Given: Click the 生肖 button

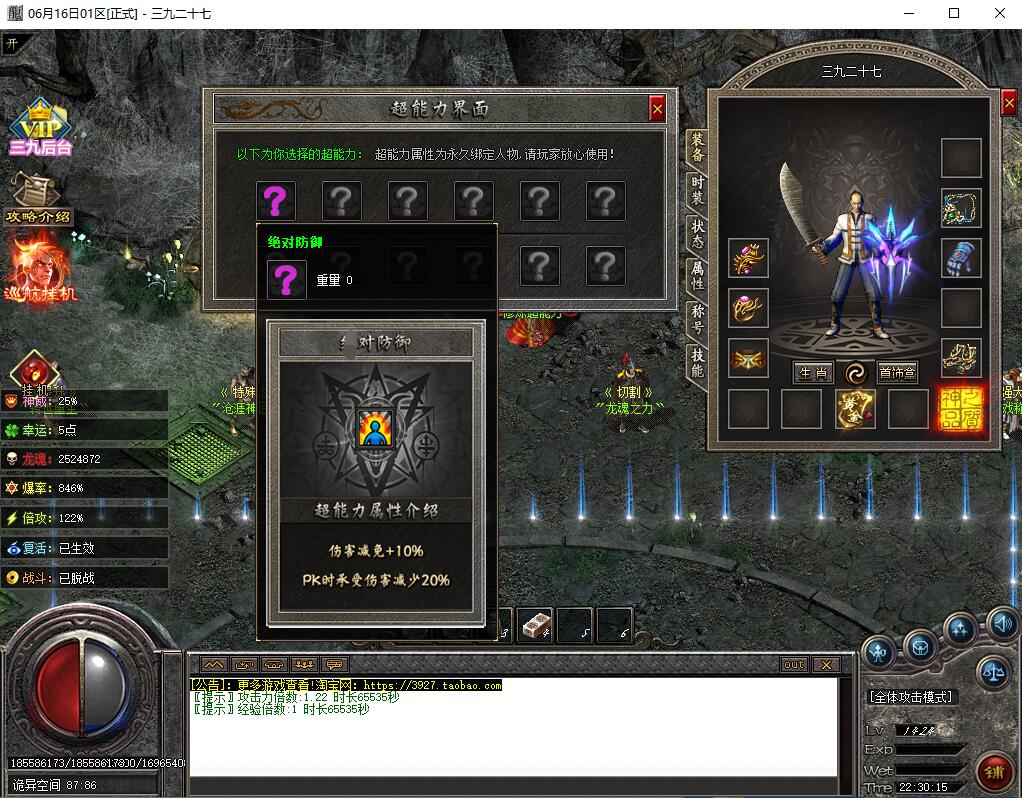Looking at the screenshot, I should 813,373.
